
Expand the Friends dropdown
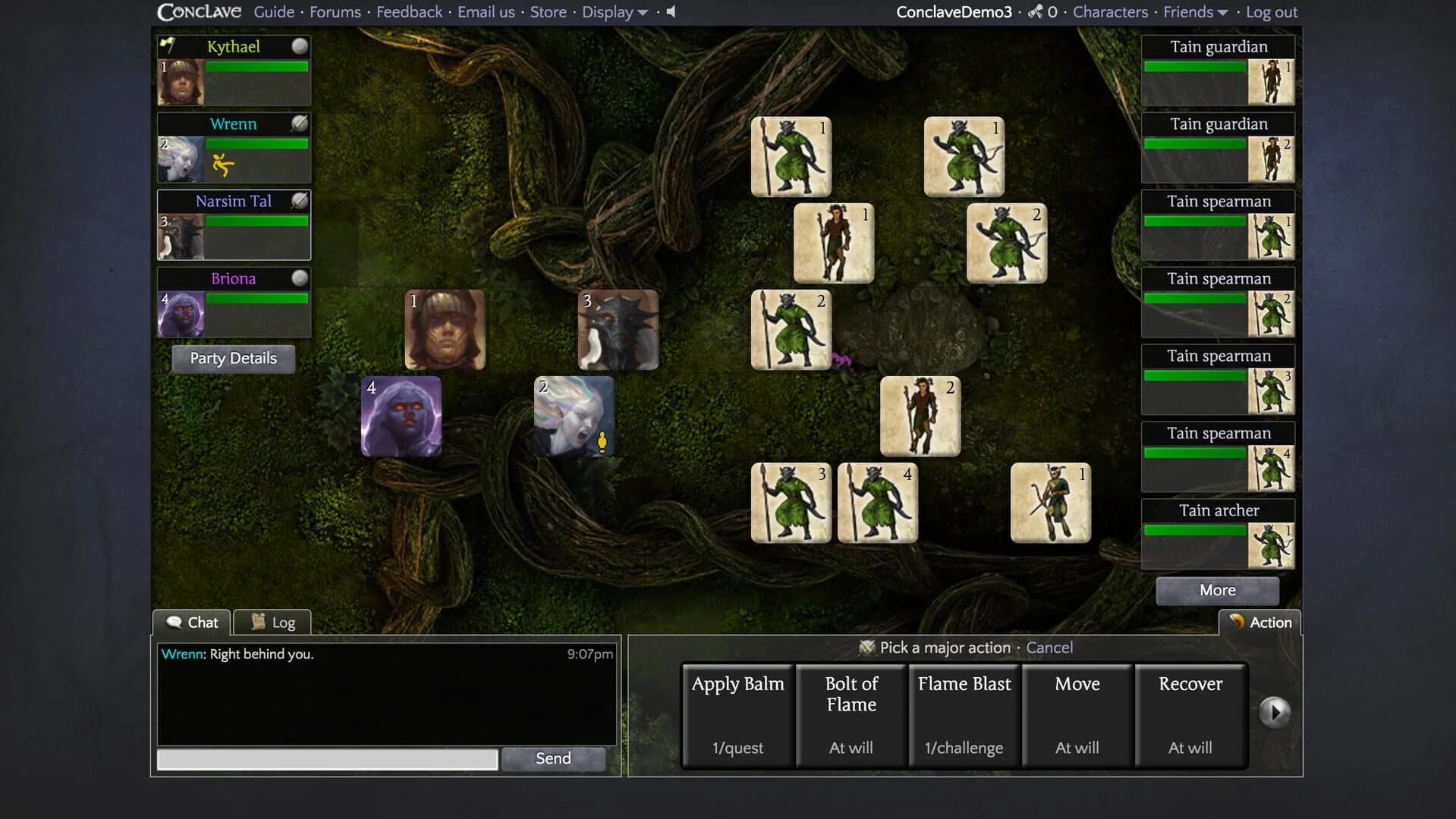[1195, 12]
